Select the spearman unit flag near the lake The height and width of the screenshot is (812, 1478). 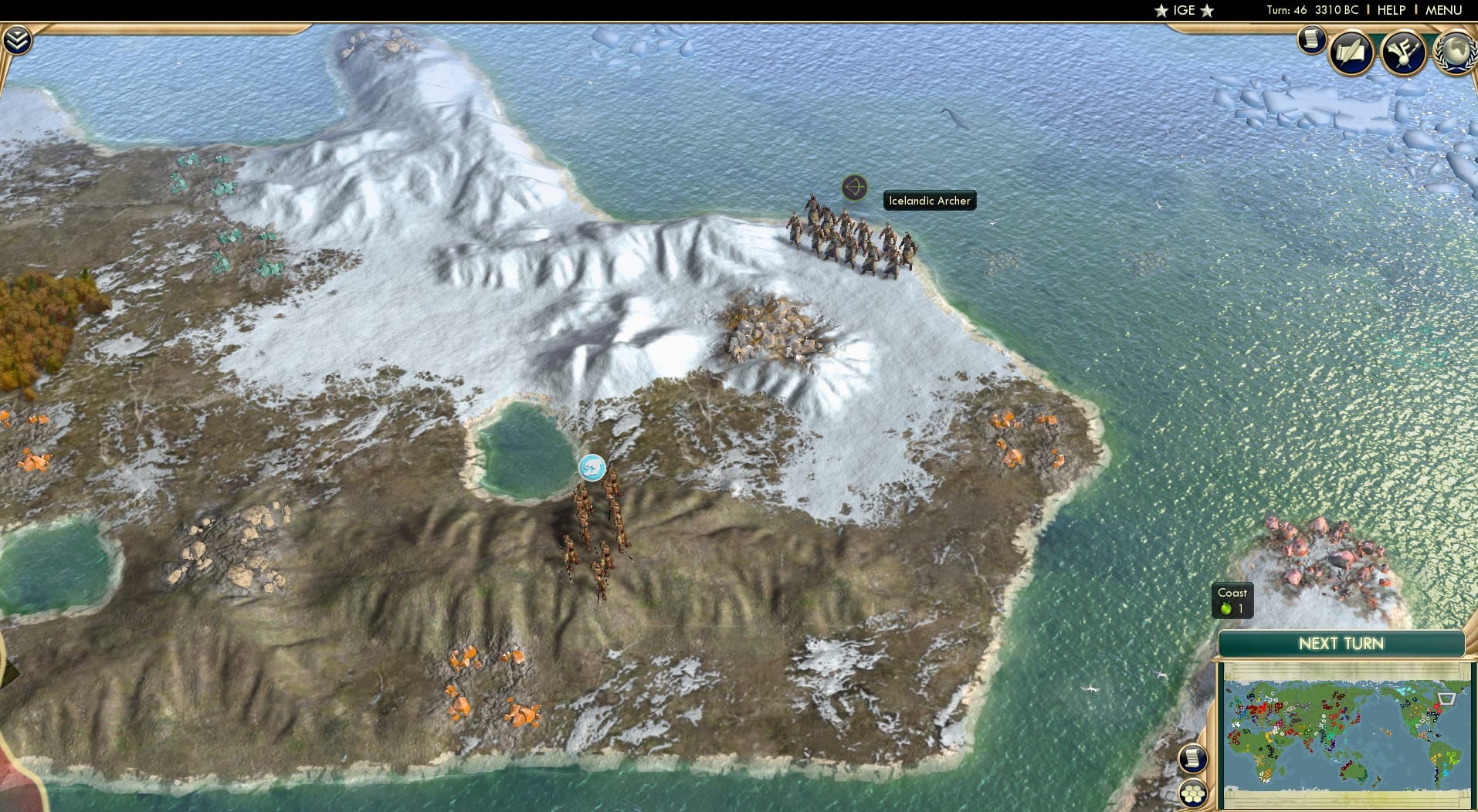(592, 469)
